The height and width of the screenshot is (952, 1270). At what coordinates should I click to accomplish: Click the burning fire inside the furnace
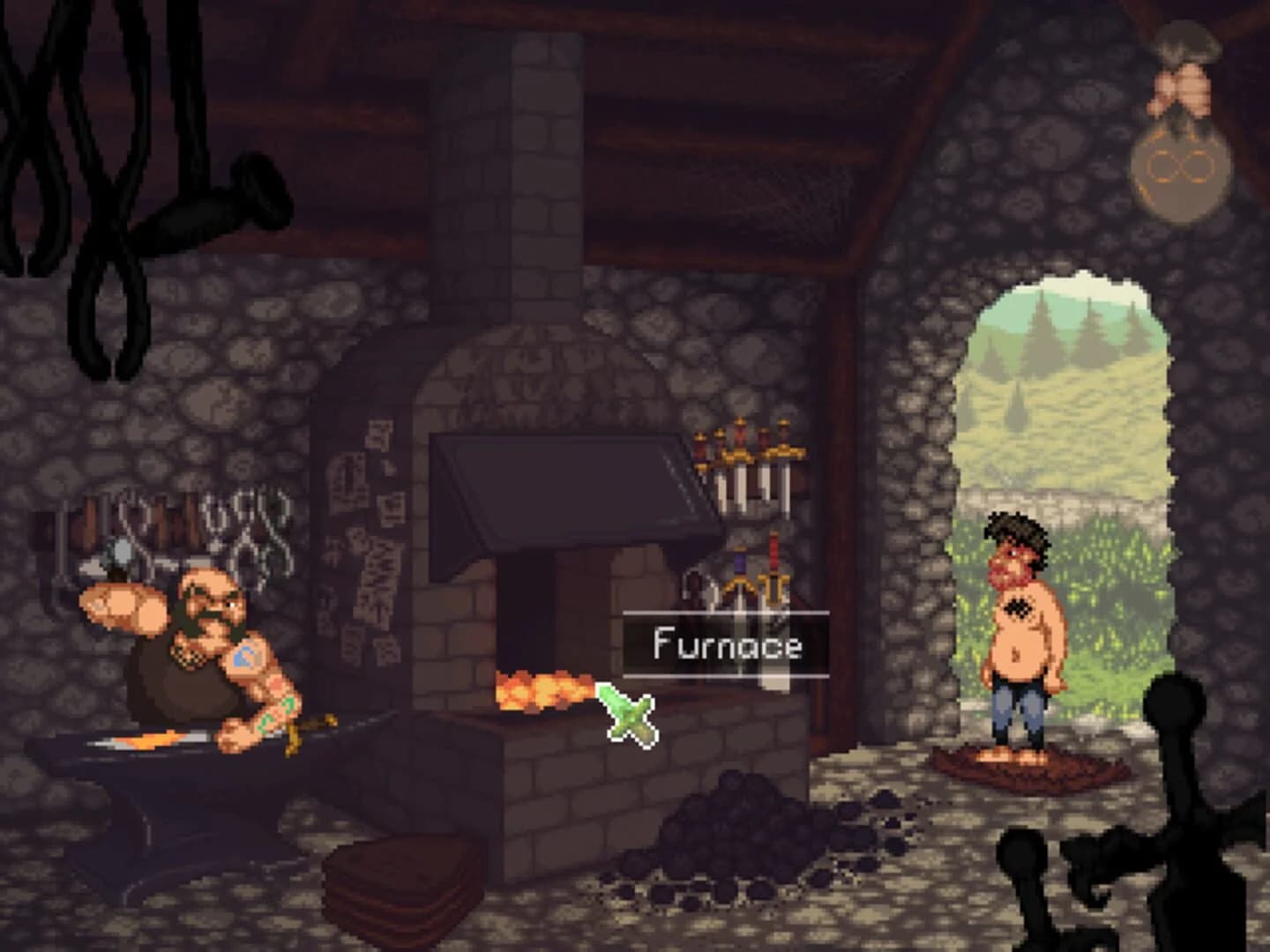point(542,692)
